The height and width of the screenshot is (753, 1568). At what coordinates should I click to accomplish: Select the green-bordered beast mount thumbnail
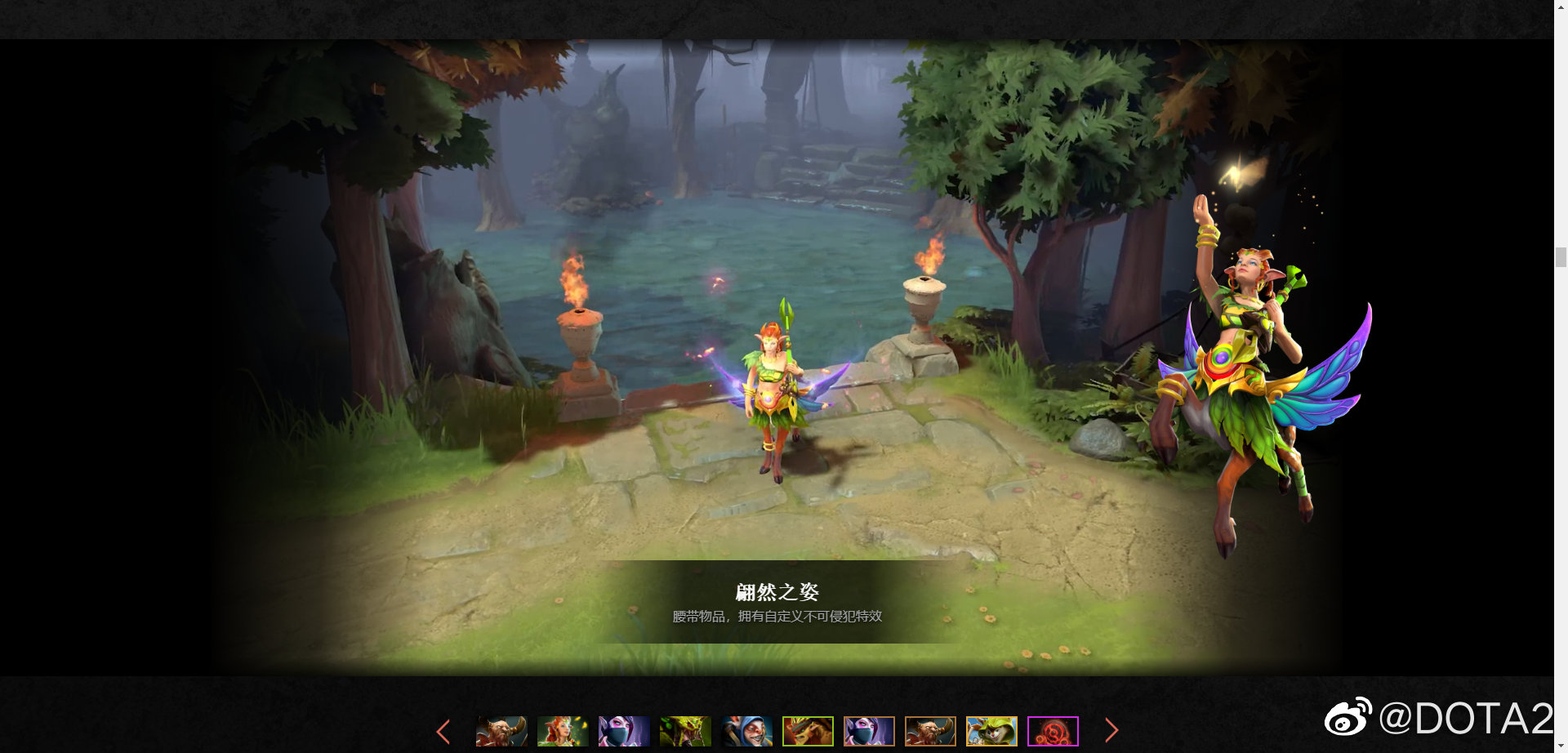click(x=807, y=731)
